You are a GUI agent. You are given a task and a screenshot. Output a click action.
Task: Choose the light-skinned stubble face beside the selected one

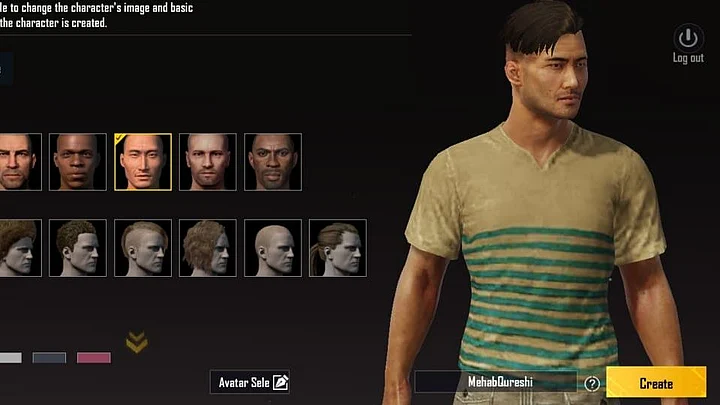pos(208,162)
